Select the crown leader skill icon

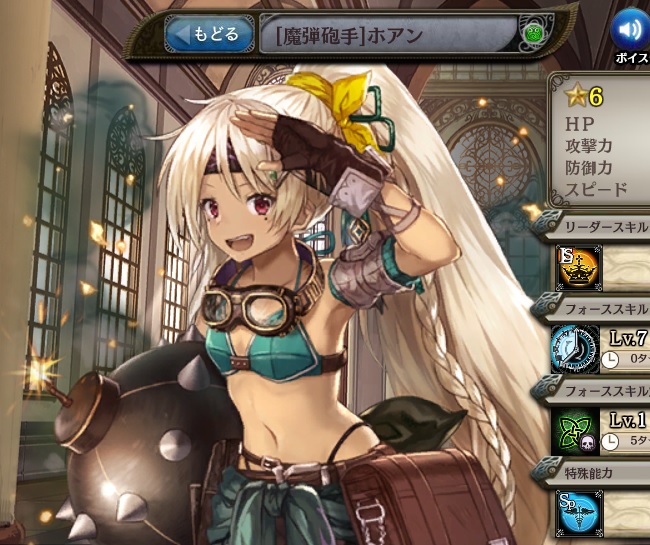[577, 267]
